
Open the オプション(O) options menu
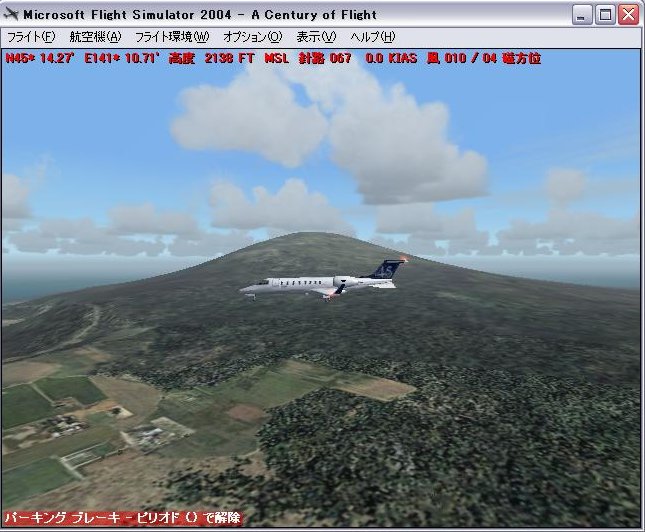tap(252, 37)
